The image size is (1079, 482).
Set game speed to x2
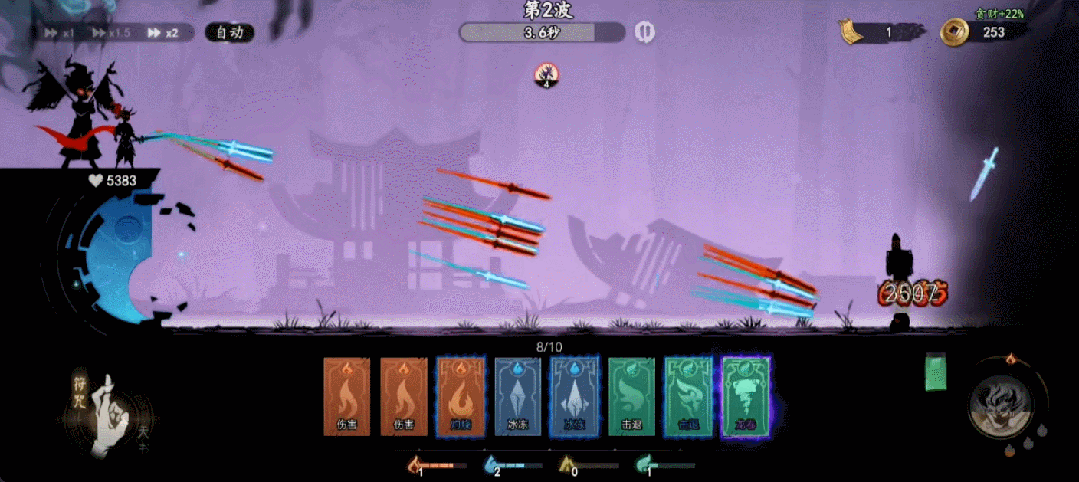pyautogui.click(x=163, y=33)
